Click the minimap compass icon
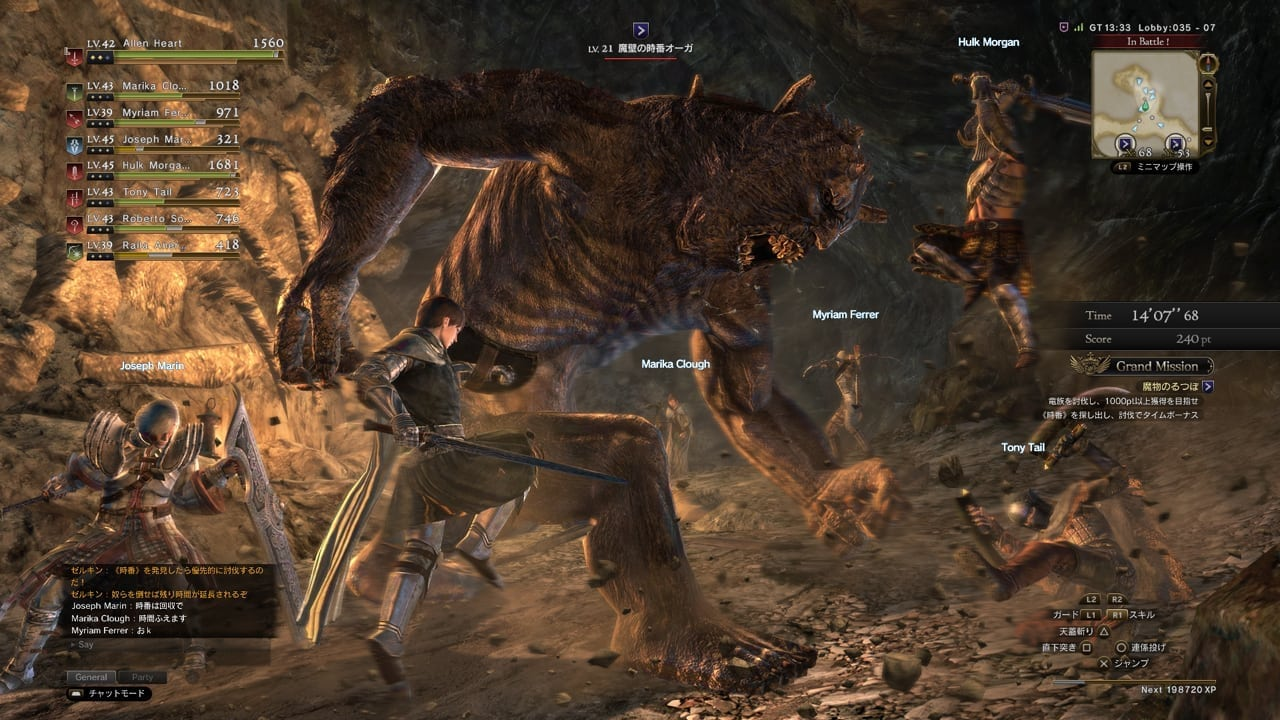The height and width of the screenshot is (720, 1280). pyautogui.click(x=1209, y=63)
